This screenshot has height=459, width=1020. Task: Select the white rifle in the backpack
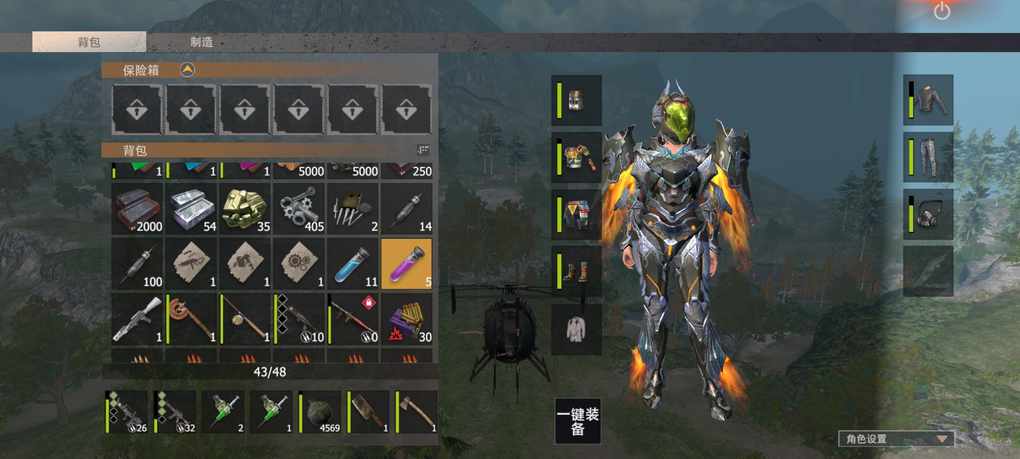tap(137, 318)
